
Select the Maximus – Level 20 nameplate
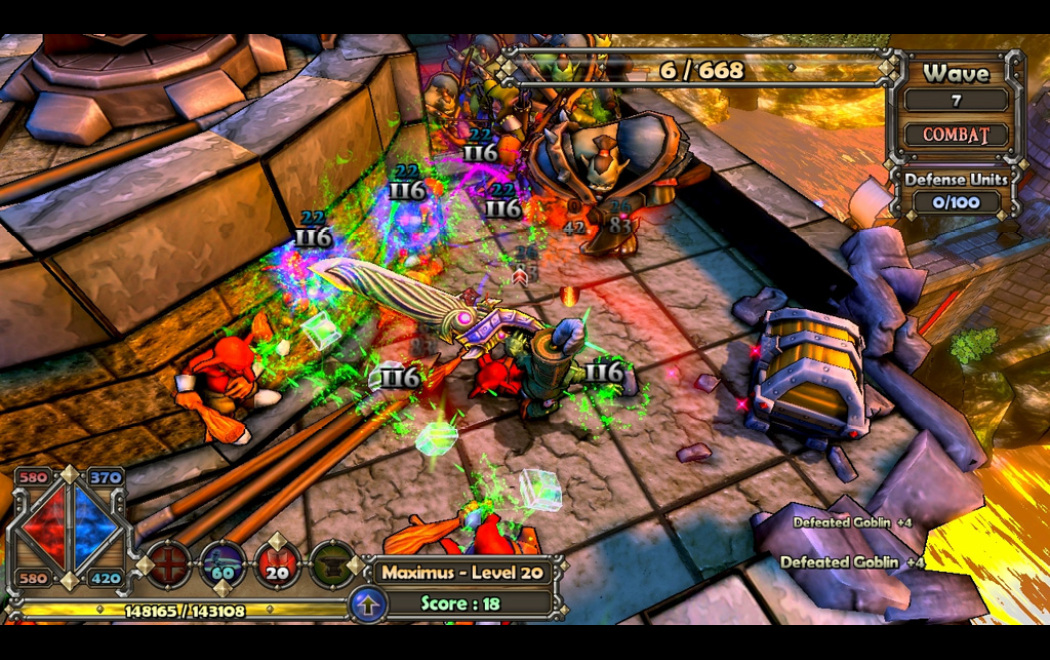coord(460,572)
